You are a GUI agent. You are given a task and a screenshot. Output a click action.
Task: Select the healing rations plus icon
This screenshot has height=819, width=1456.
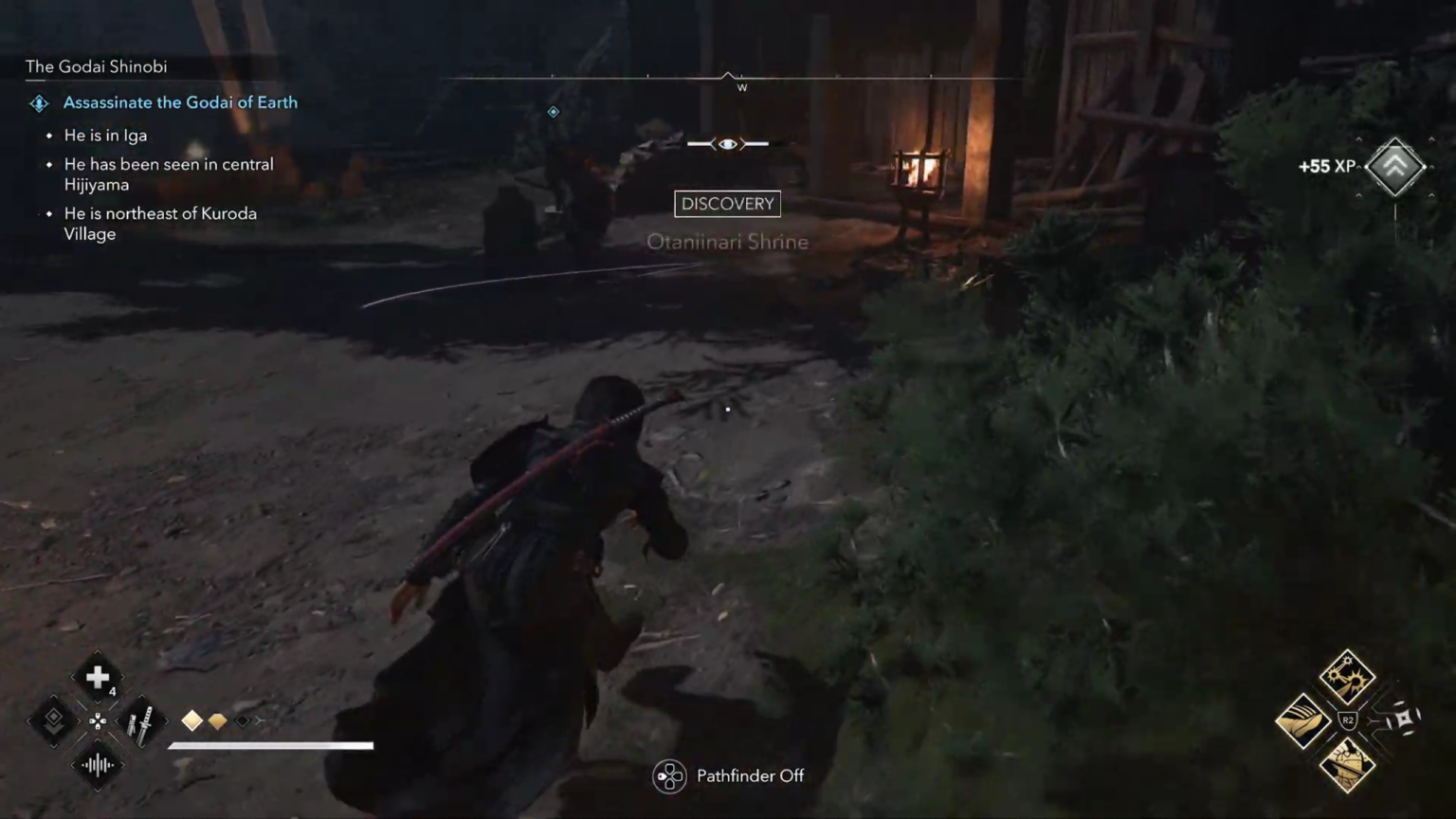coord(98,677)
